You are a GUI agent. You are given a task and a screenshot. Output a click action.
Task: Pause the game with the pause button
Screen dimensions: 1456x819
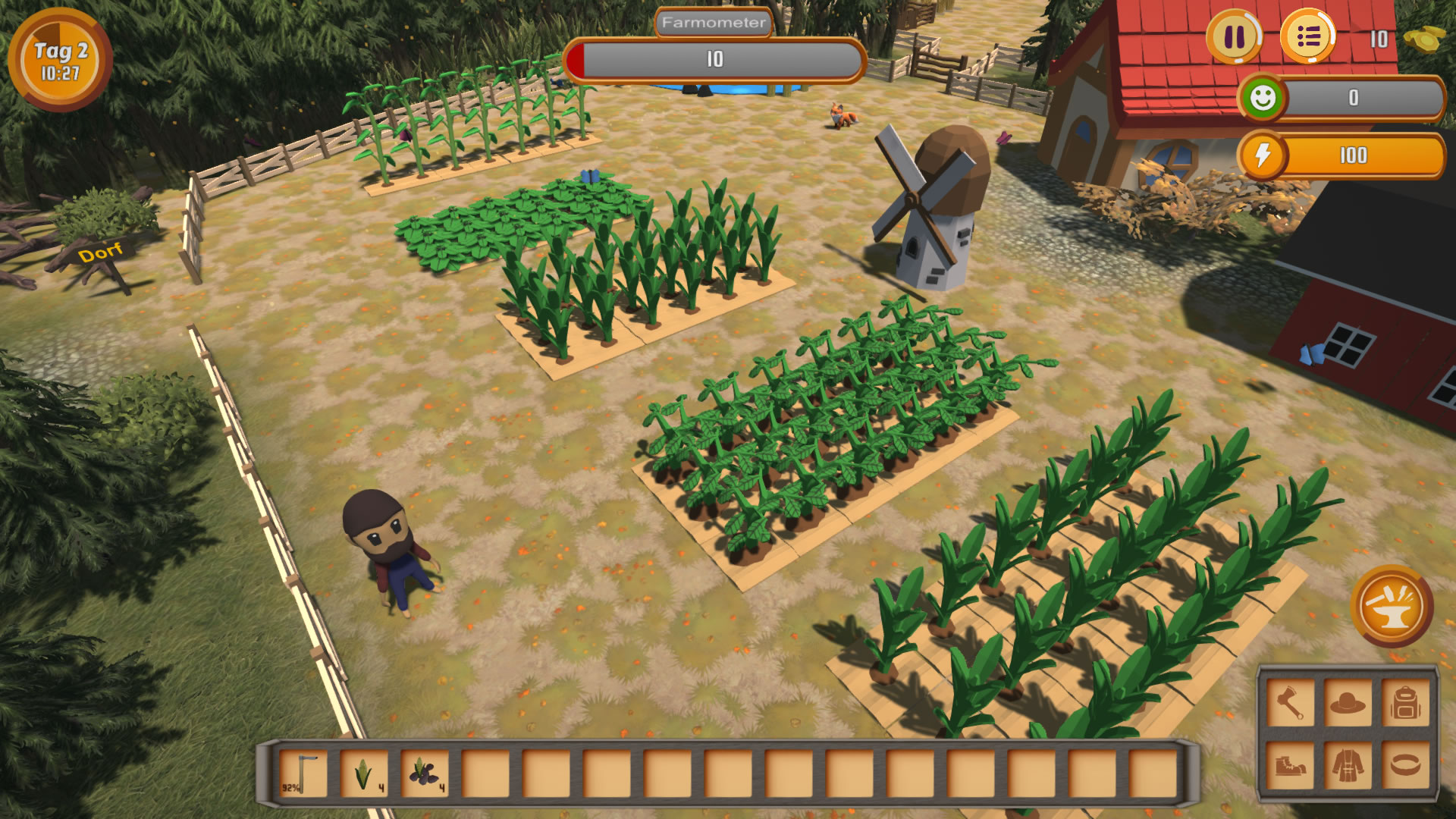point(1235,37)
